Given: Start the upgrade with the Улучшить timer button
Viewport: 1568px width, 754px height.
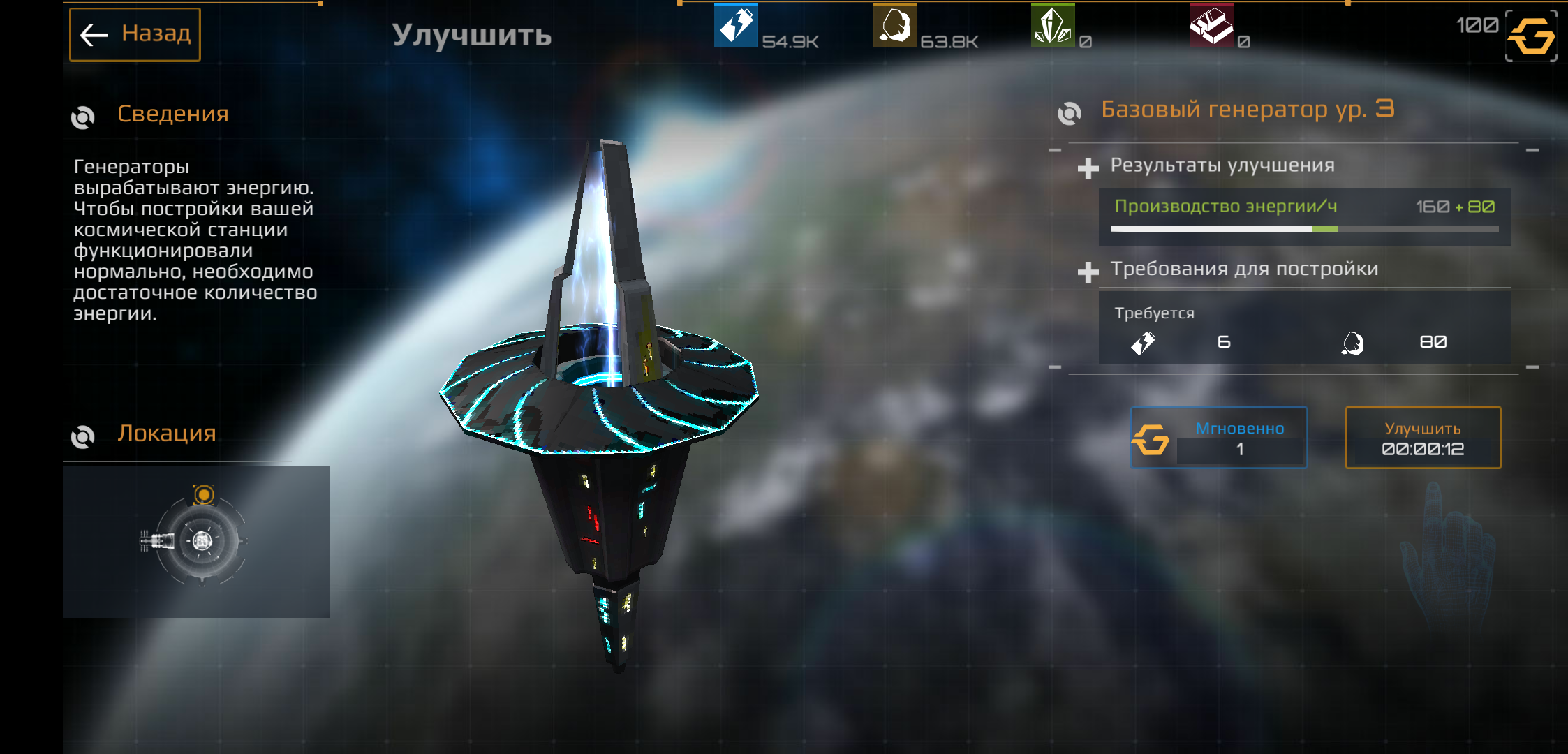Looking at the screenshot, I should click(x=1422, y=438).
